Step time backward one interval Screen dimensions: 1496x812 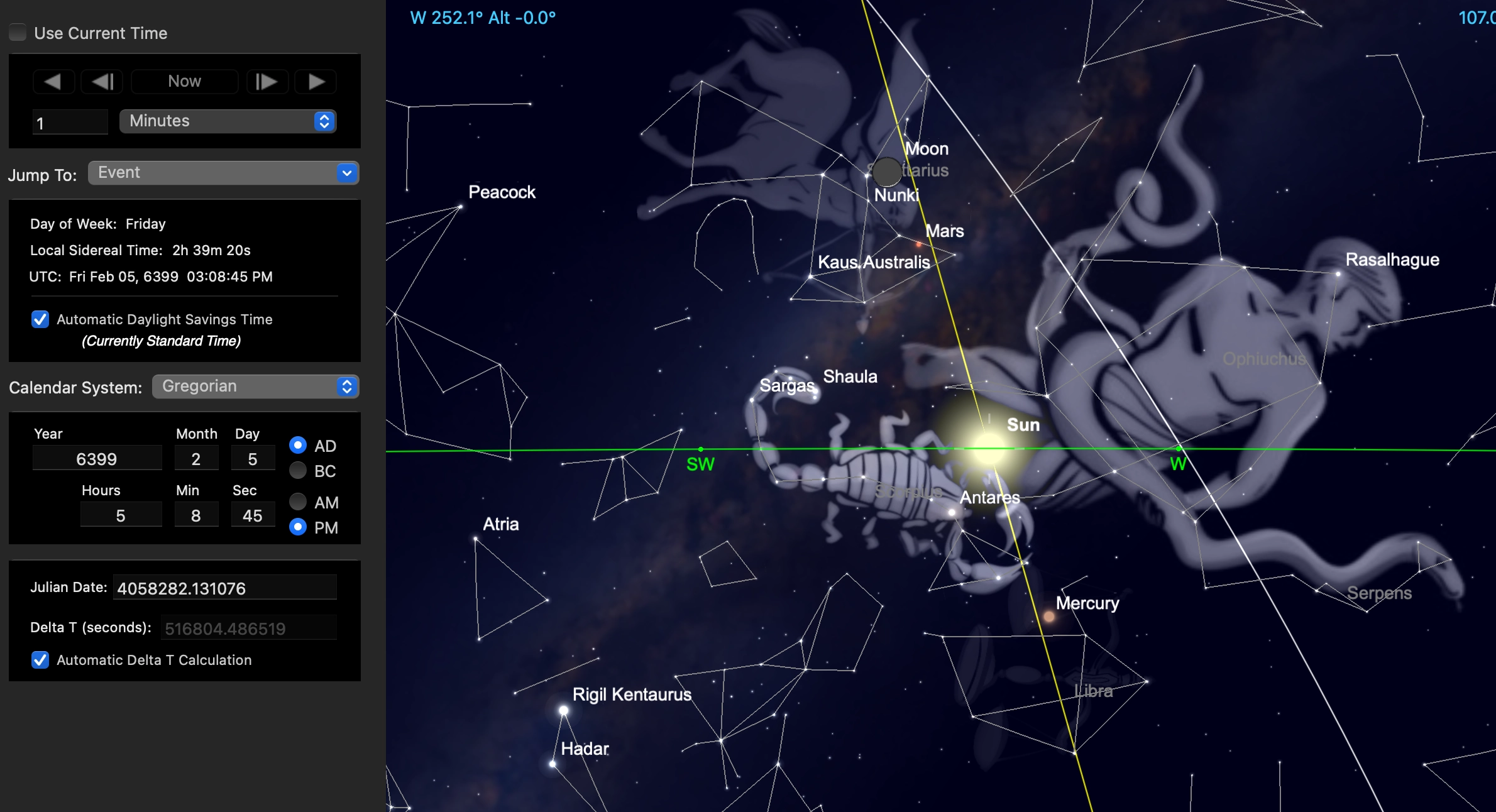point(102,82)
